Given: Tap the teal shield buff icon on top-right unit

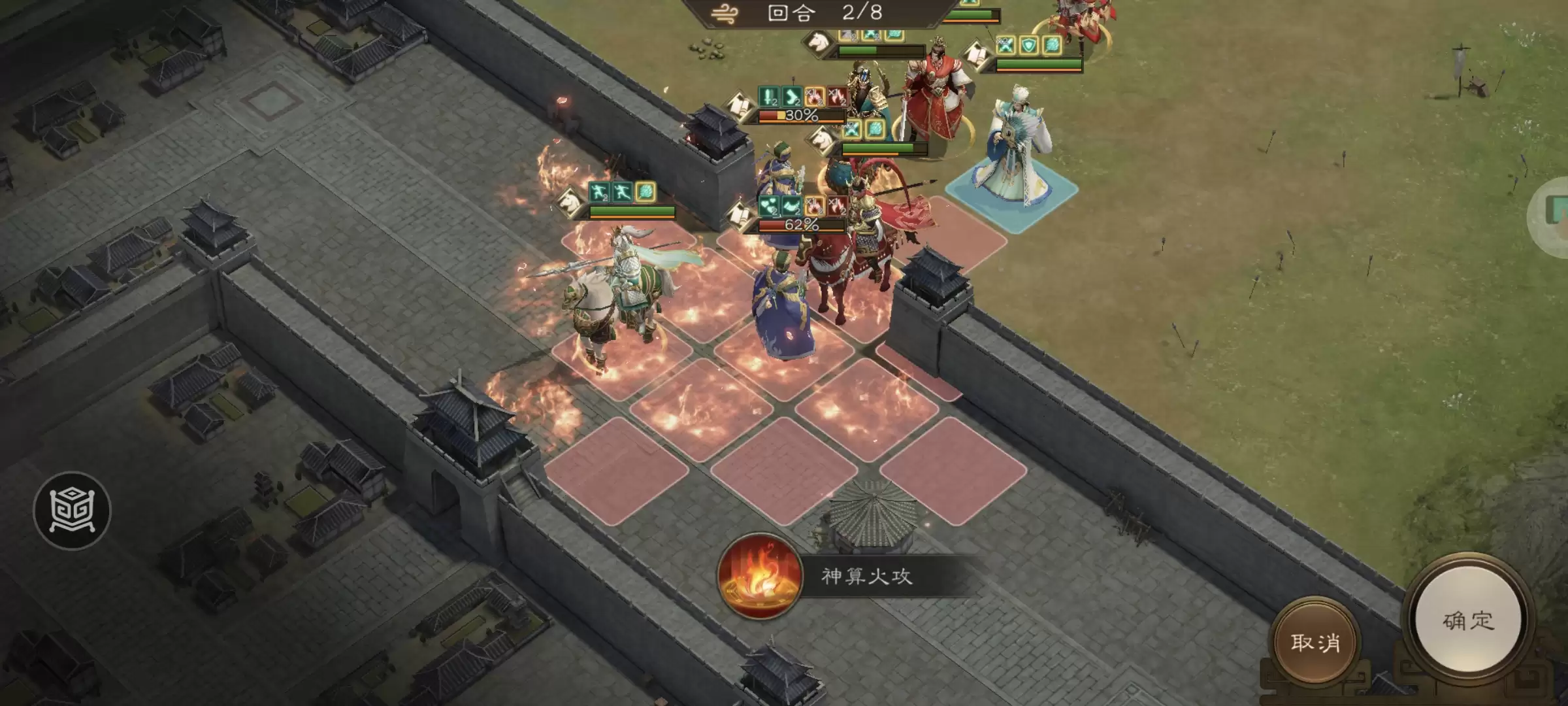Looking at the screenshot, I should 1028,46.
